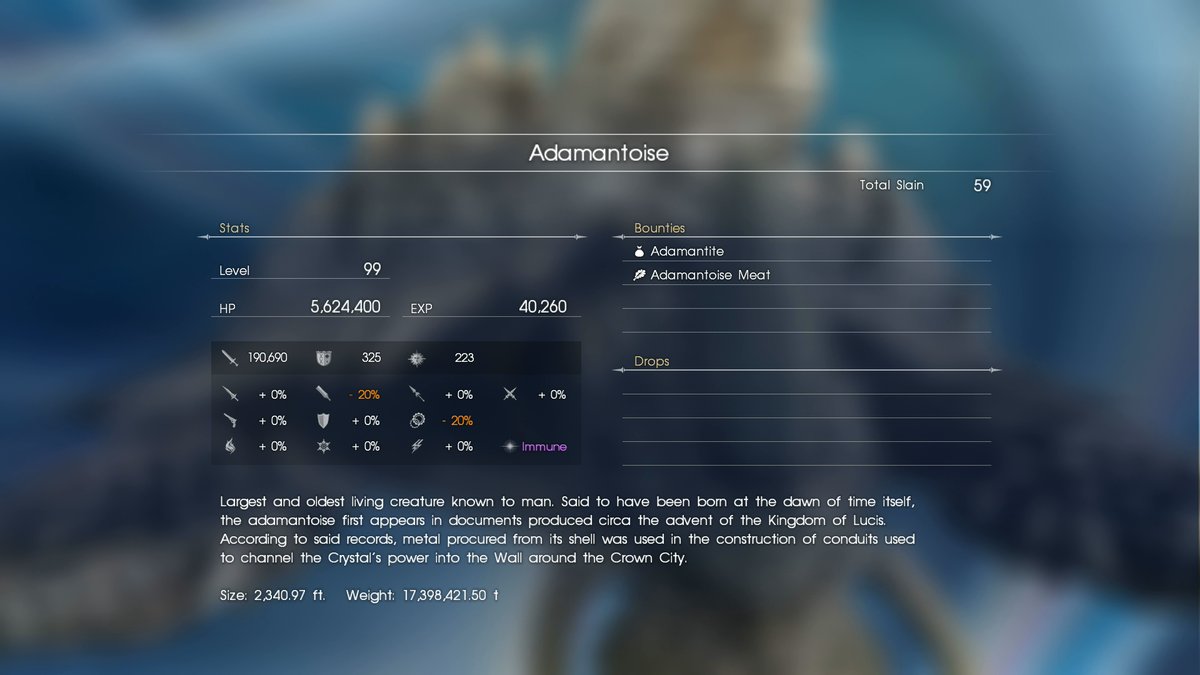The image size is (1200, 675).
Task: Select the Adamantoise Meat bounty row
Action: tap(710, 275)
